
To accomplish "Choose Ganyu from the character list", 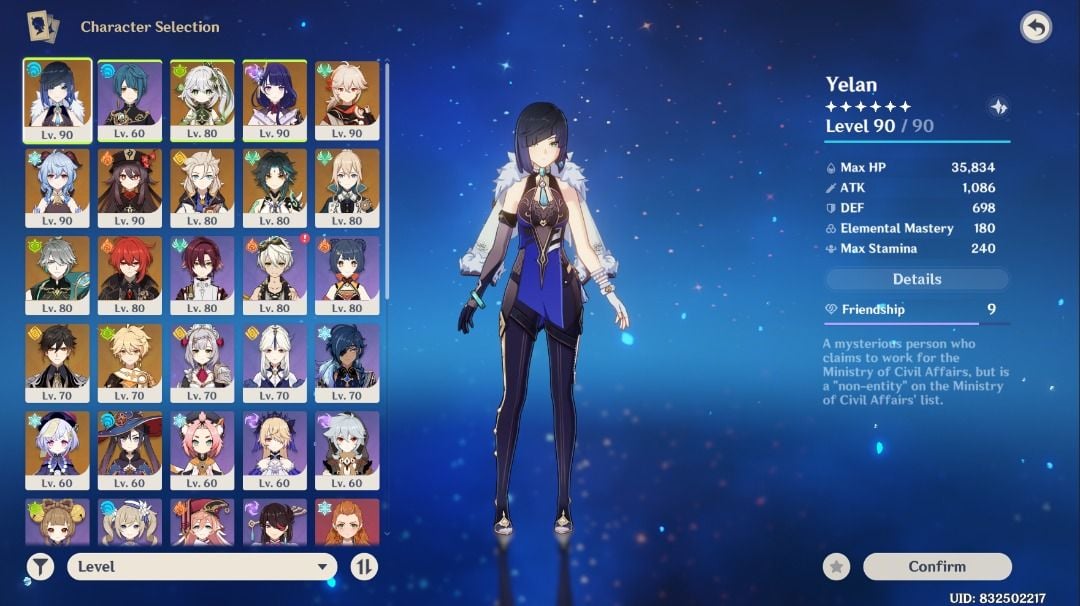I will (x=58, y=188).
